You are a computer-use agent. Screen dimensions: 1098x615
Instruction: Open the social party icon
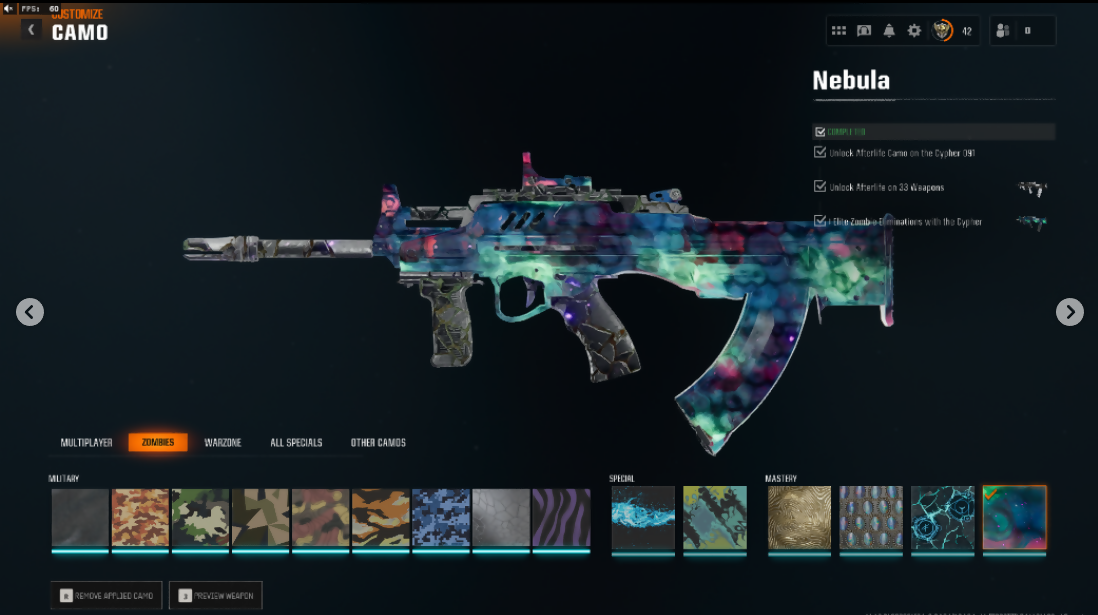(1002, 31)
